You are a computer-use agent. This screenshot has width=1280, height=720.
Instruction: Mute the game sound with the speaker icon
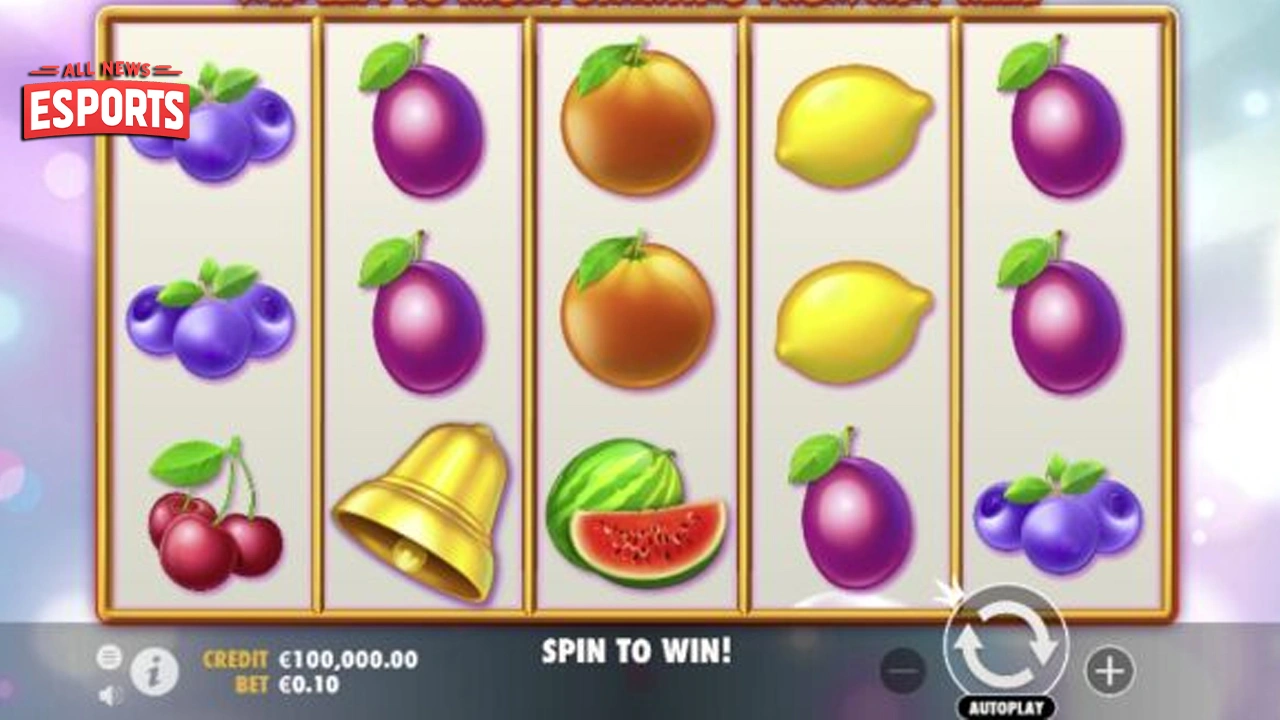click(x=110, y=695)
